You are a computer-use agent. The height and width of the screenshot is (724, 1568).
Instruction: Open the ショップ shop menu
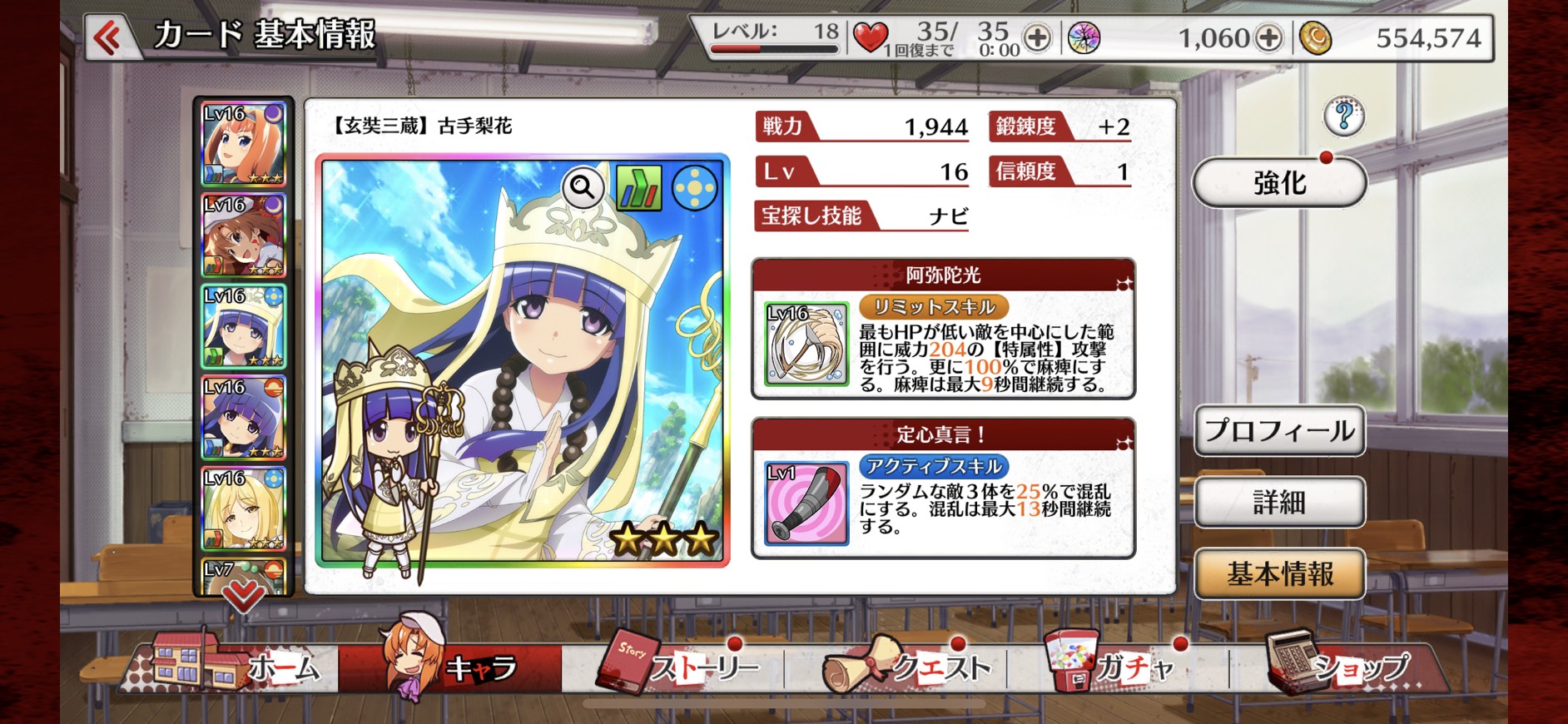pyautogui.click(x=1340, y=667)
